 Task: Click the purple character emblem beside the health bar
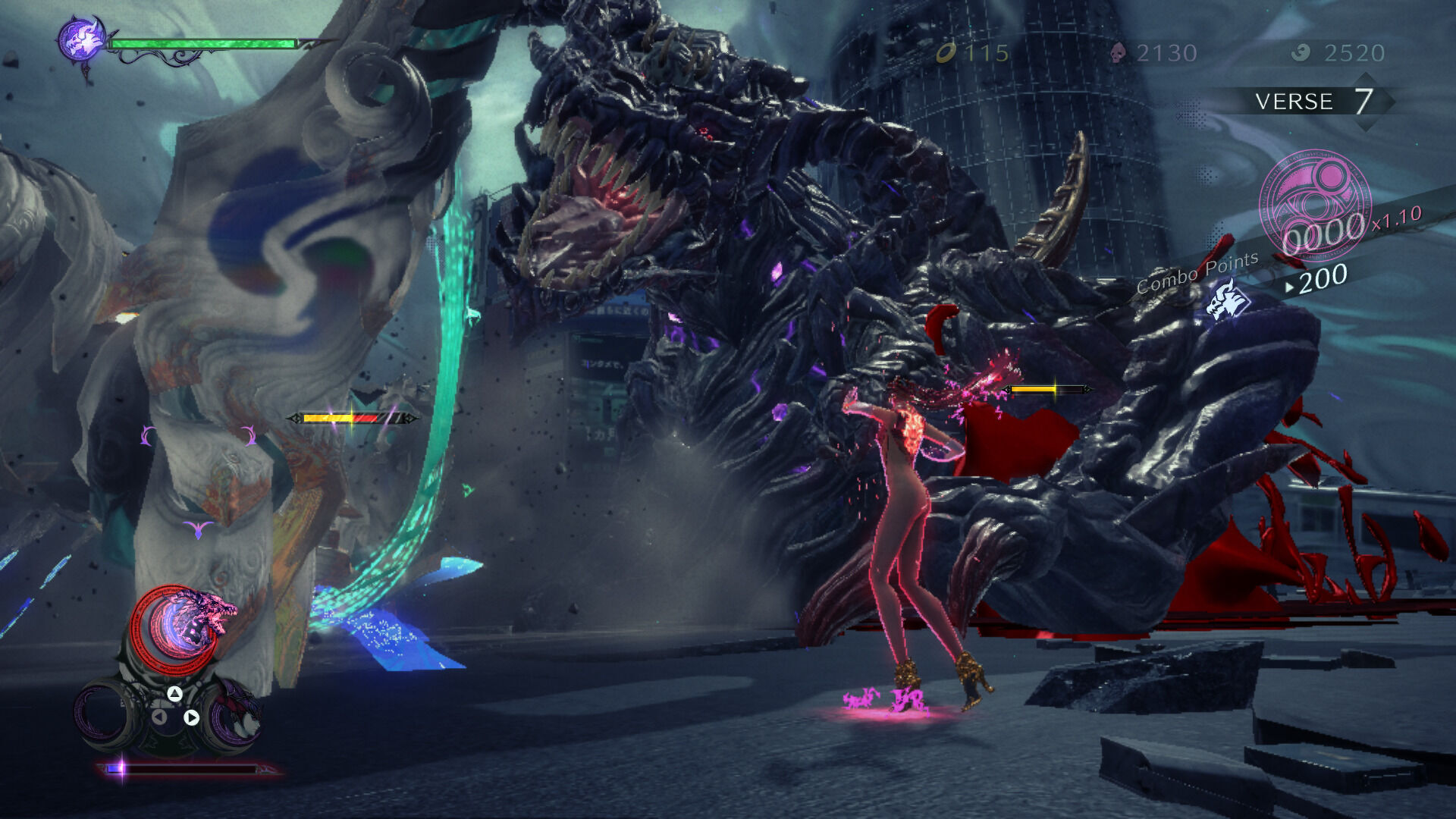tap(82, 40)
